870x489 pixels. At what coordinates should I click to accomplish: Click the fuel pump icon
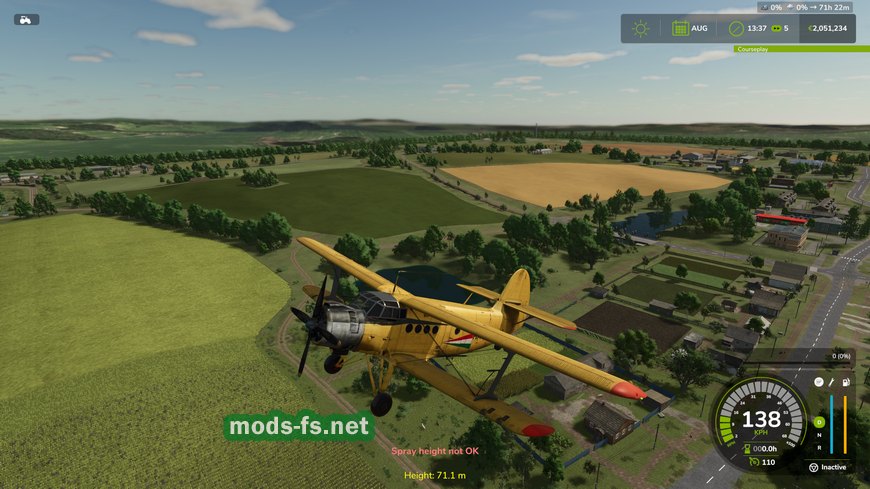[846, 382]
